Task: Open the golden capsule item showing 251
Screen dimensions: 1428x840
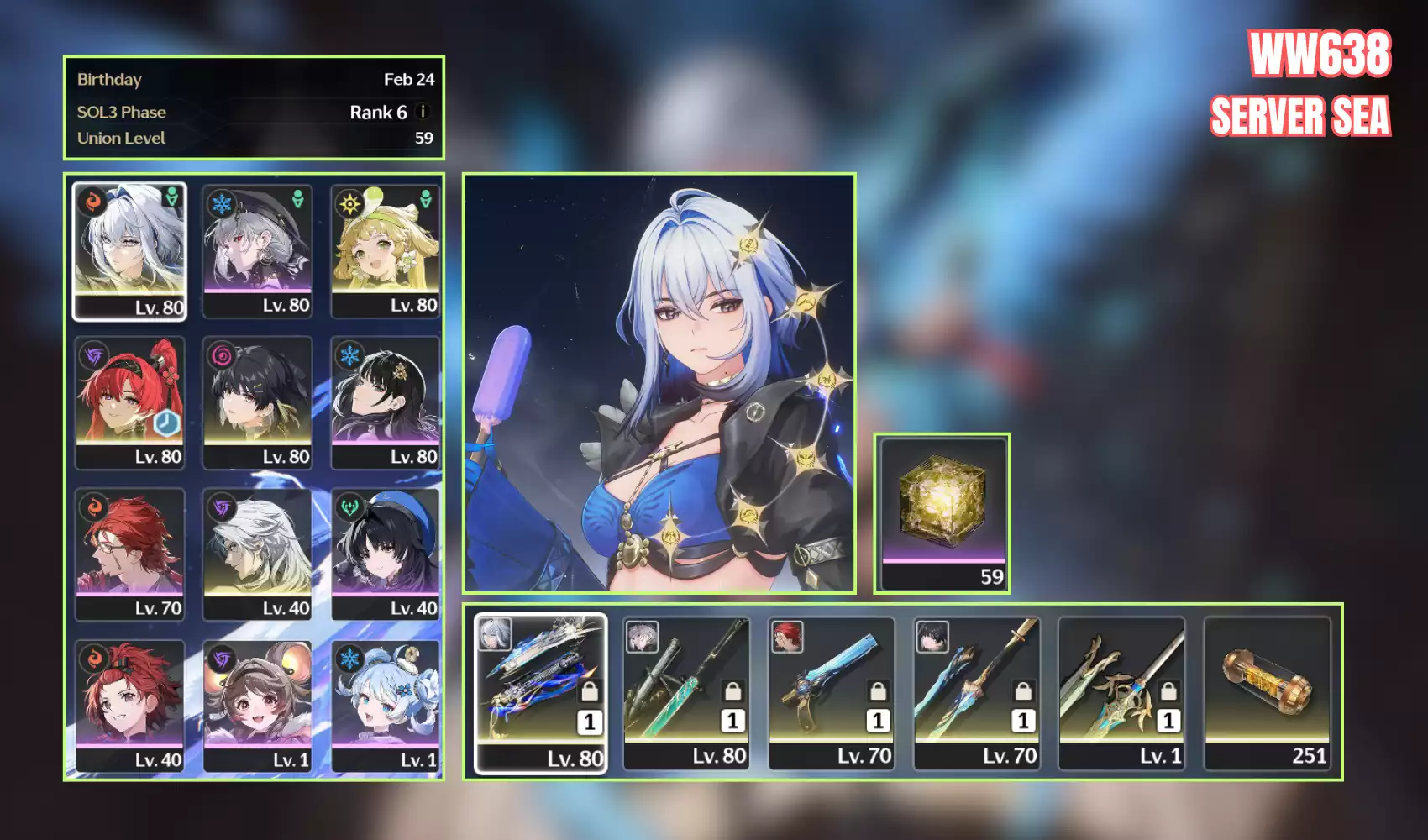Action: (1267, 693)
